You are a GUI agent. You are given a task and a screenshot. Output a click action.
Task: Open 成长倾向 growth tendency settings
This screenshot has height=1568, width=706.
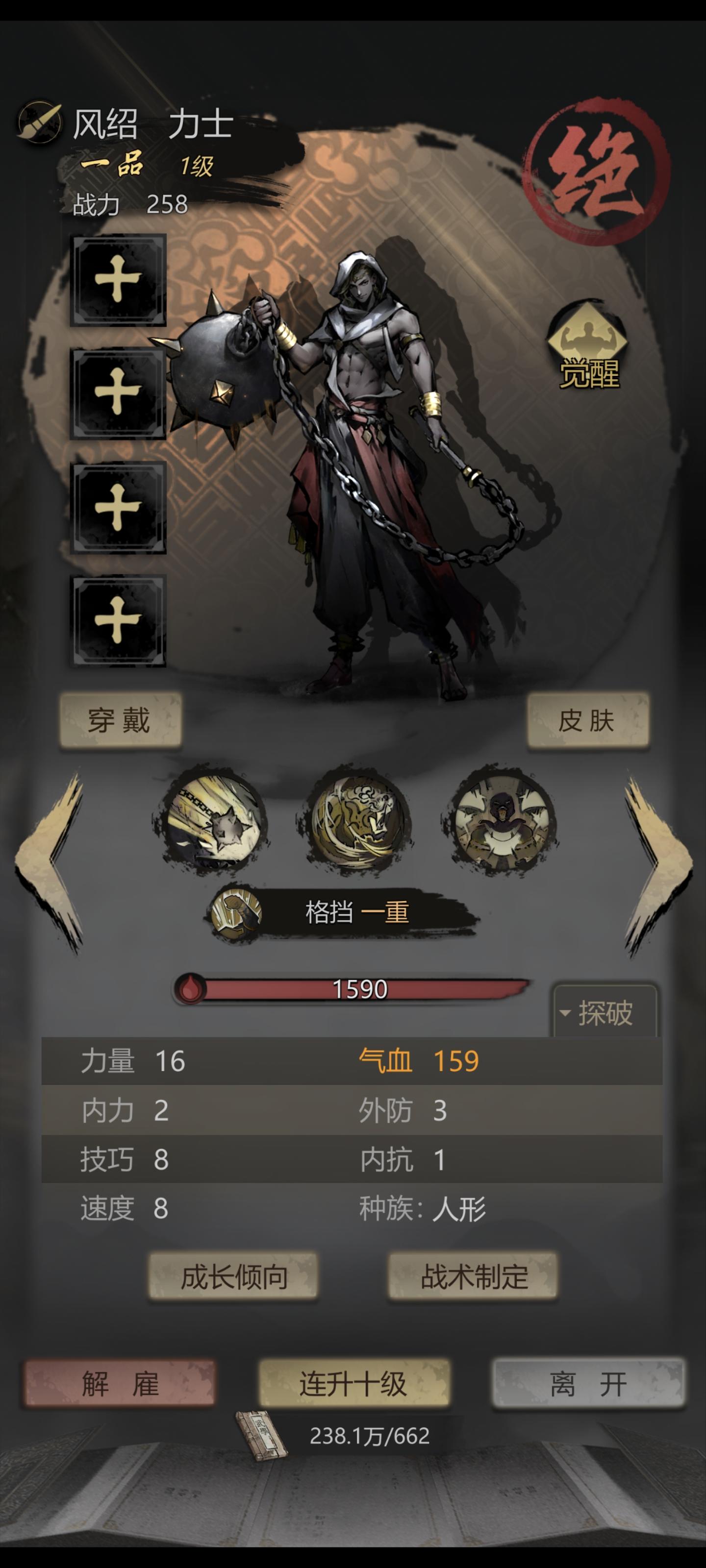234,1276
